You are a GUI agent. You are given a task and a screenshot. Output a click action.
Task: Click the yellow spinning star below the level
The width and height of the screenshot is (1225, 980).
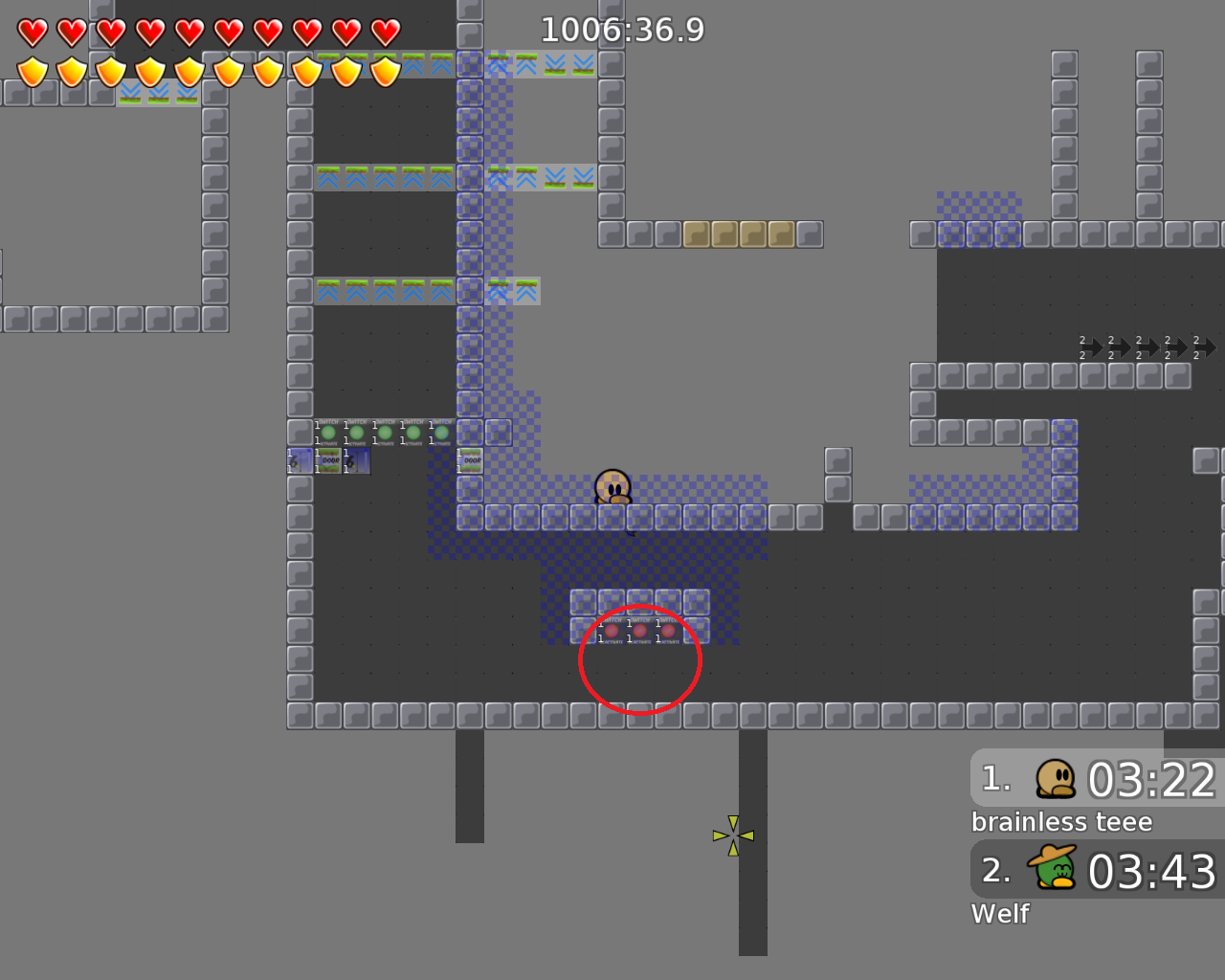tap(733, 834)
